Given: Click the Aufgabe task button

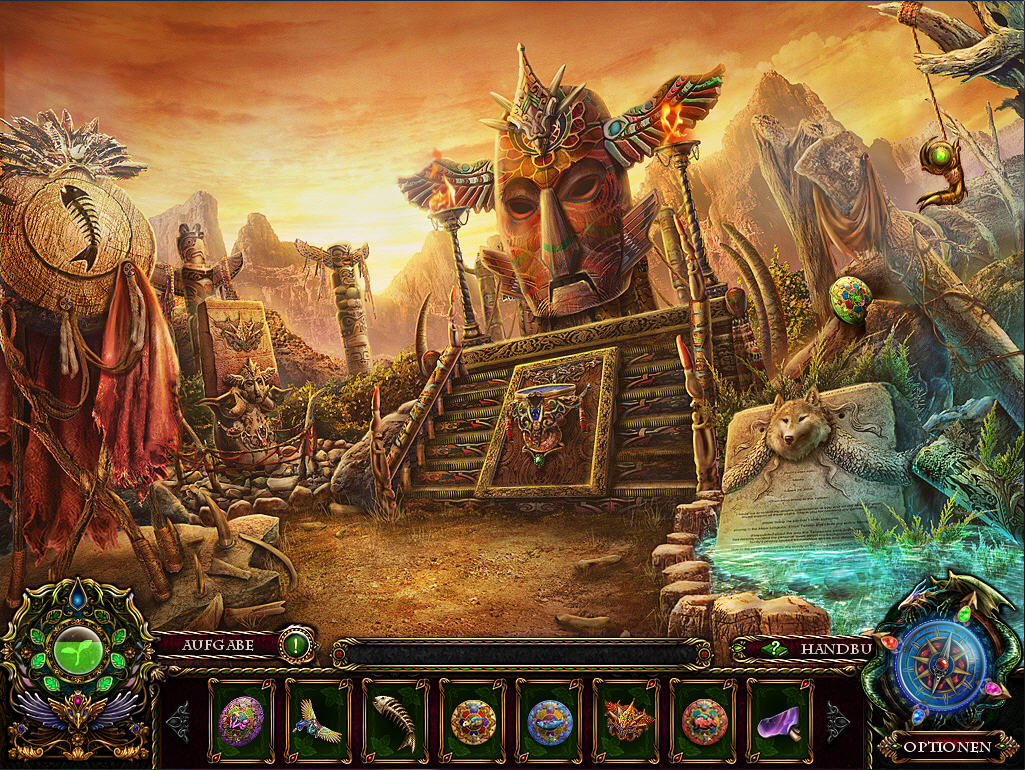Looking at the screenshot, I should [x=218, y=645].
